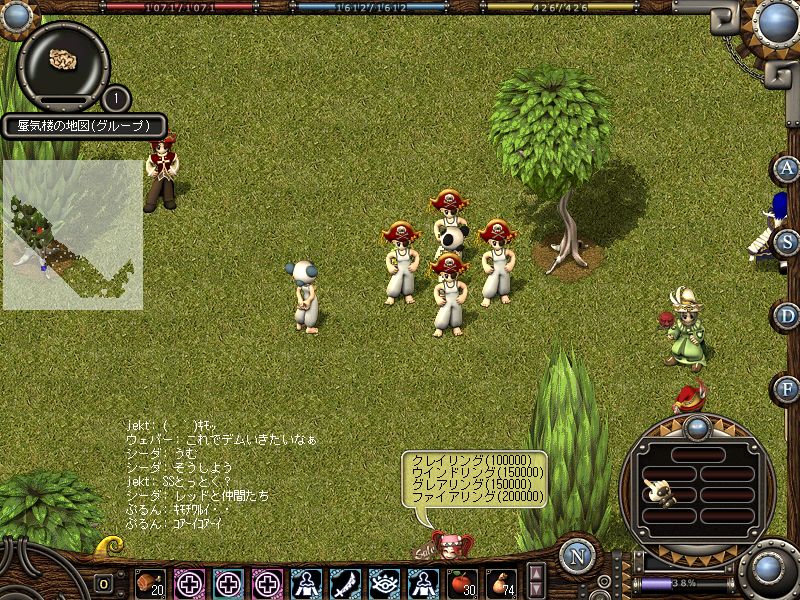Image resolution: width=800 pixels, height=600 pixels.
Task: Open the ring vendor's shop list bubble
Action: tap(475, 478)
